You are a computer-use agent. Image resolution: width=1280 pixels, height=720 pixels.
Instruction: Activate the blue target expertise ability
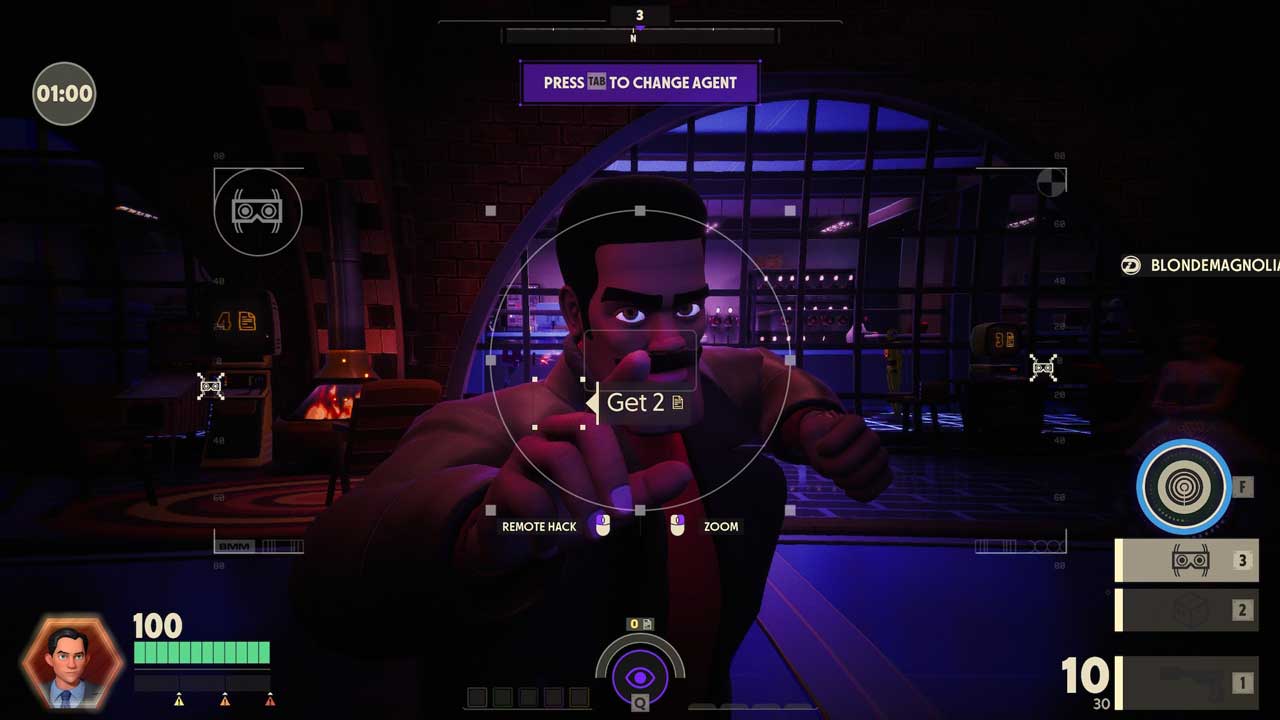coord(1184,487)
